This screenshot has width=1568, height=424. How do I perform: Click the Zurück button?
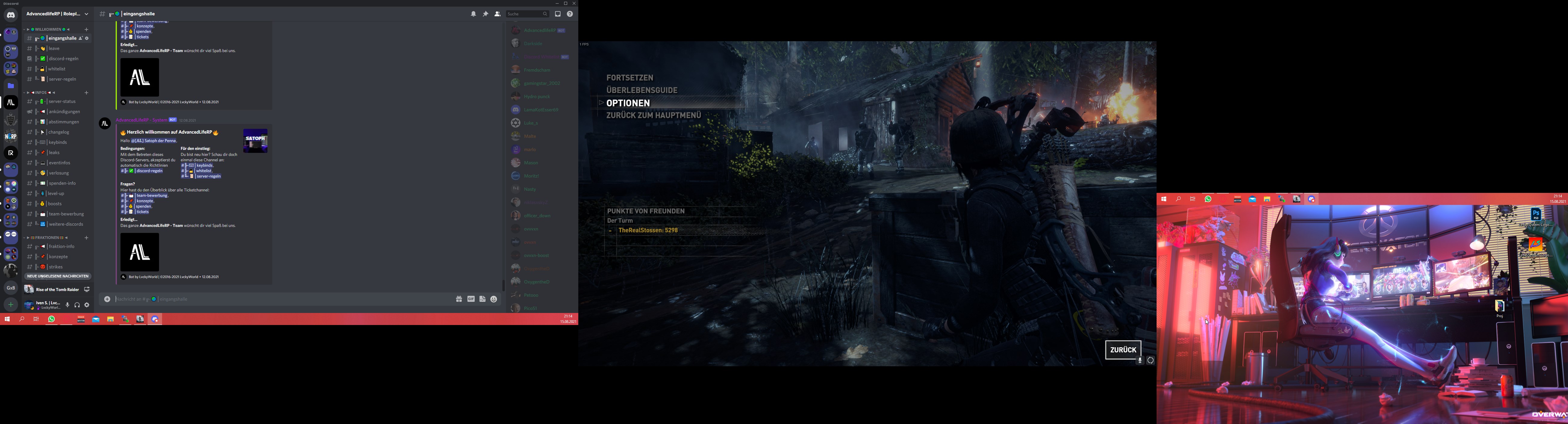[x=1123, y=350]
